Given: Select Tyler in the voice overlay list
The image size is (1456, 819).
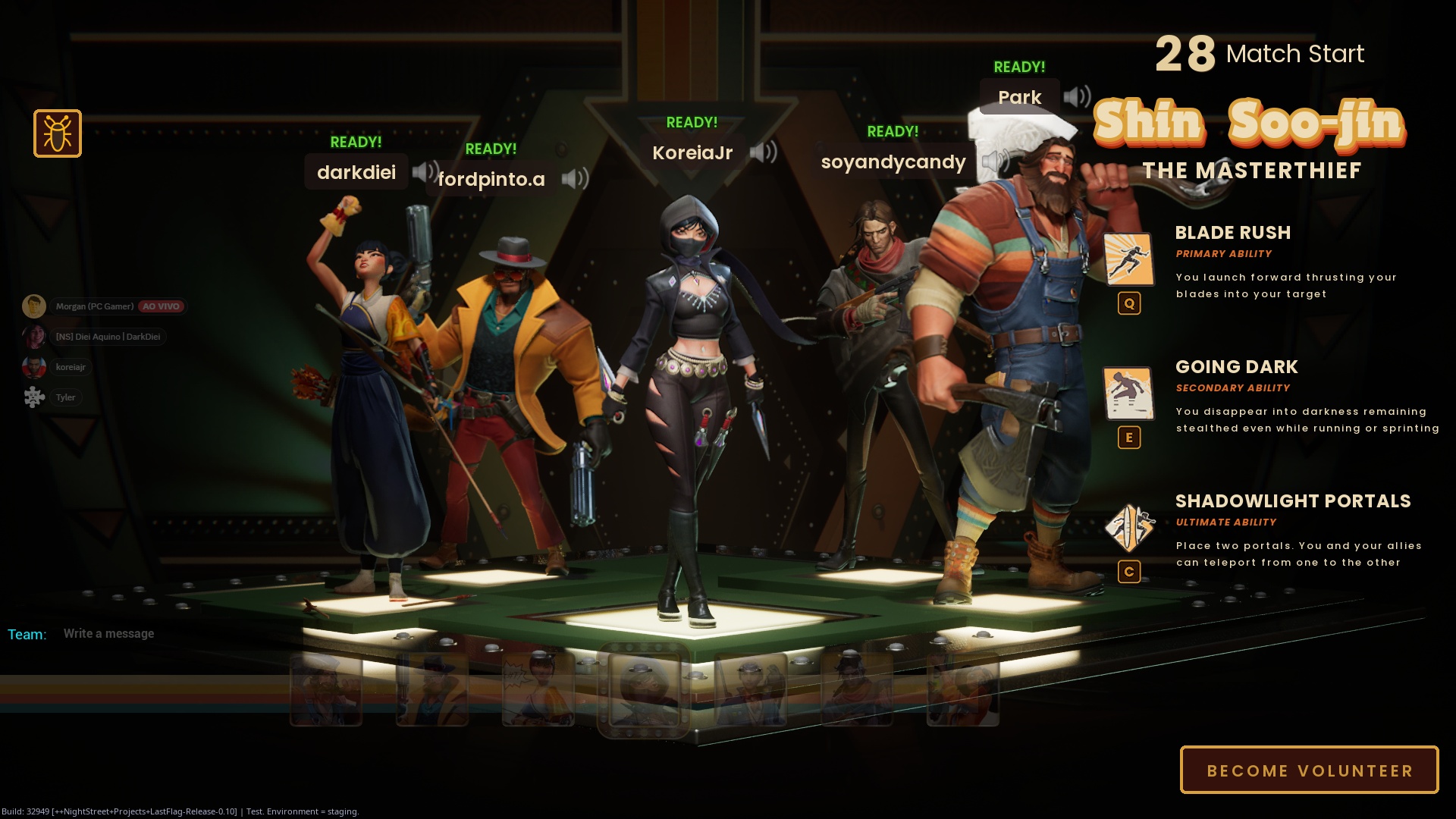Looking at the screenshot, I should pos(65,397).
